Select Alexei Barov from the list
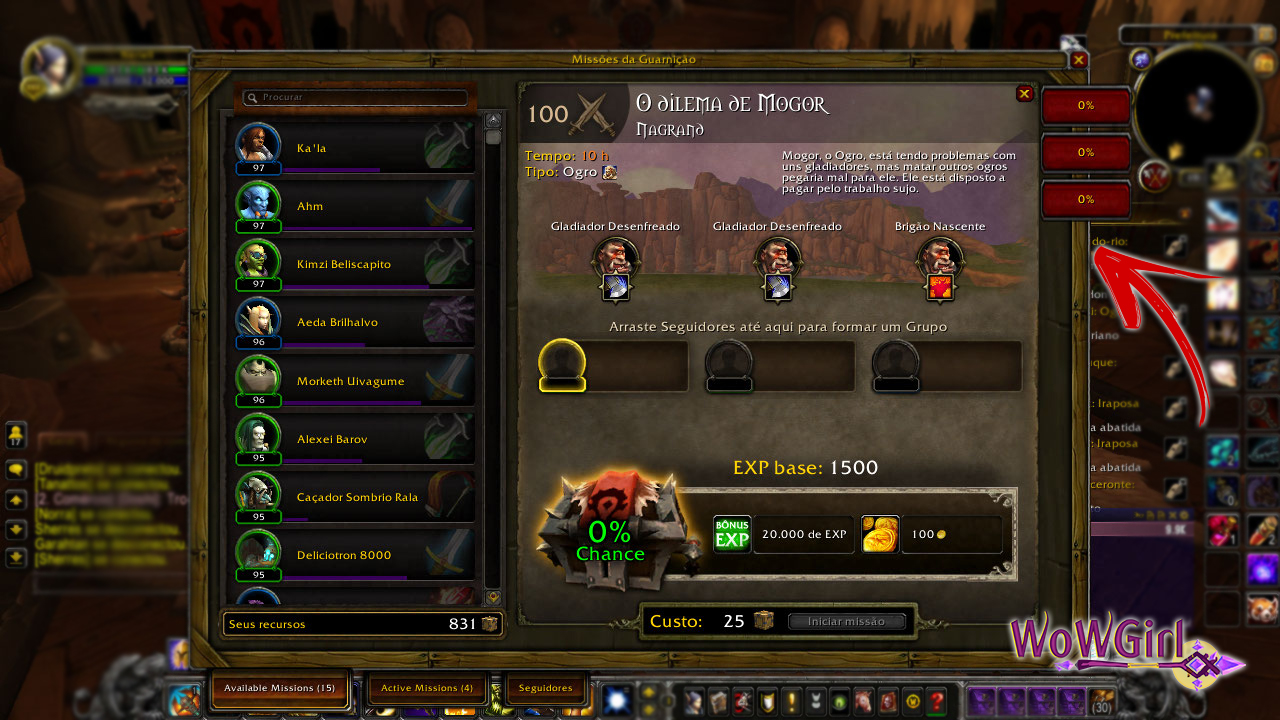Viewport: 1280px width, 720px height. click(x=355, y=439)
